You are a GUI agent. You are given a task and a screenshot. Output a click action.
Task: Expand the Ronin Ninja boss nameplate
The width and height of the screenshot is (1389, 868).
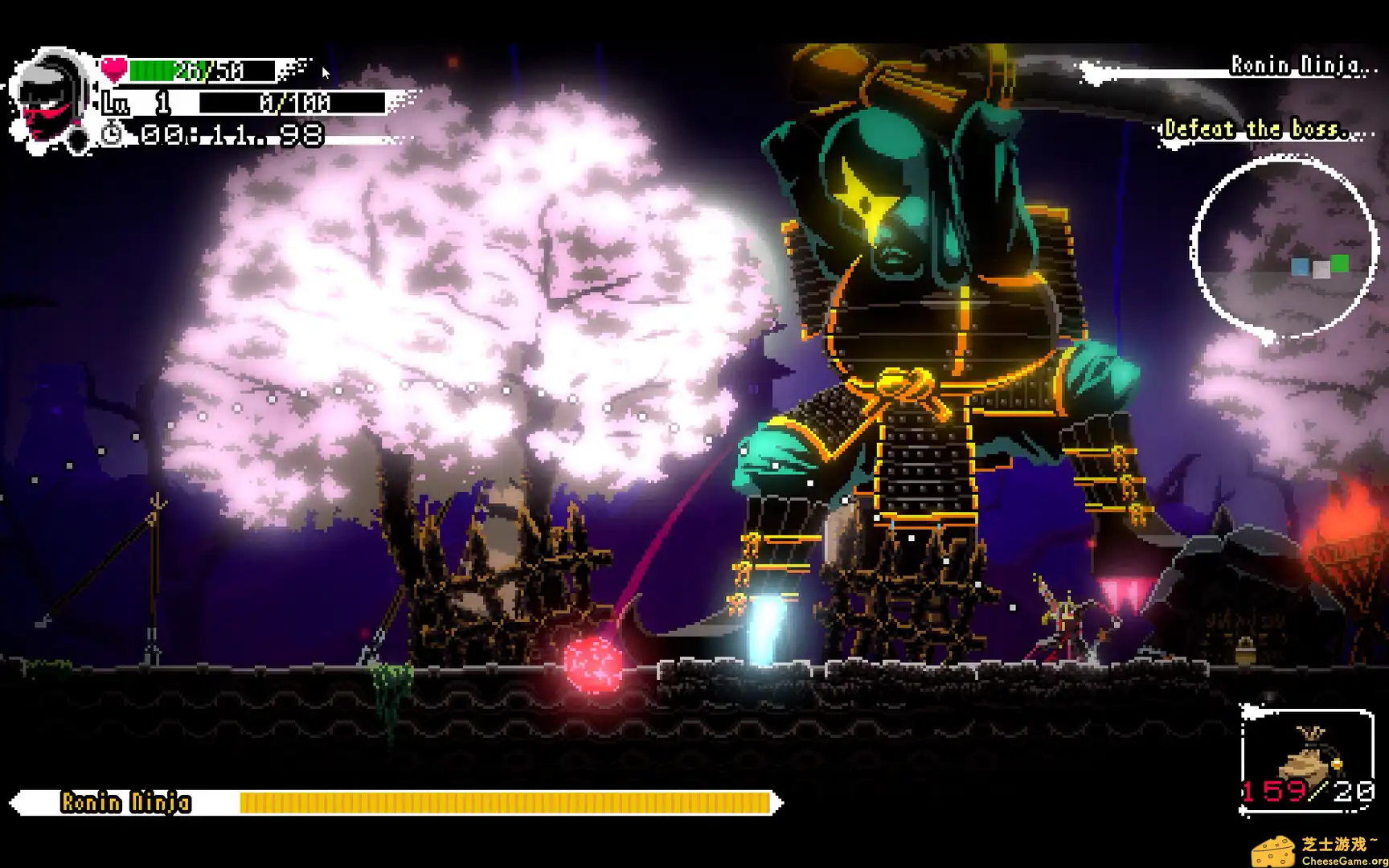point(126,801)
